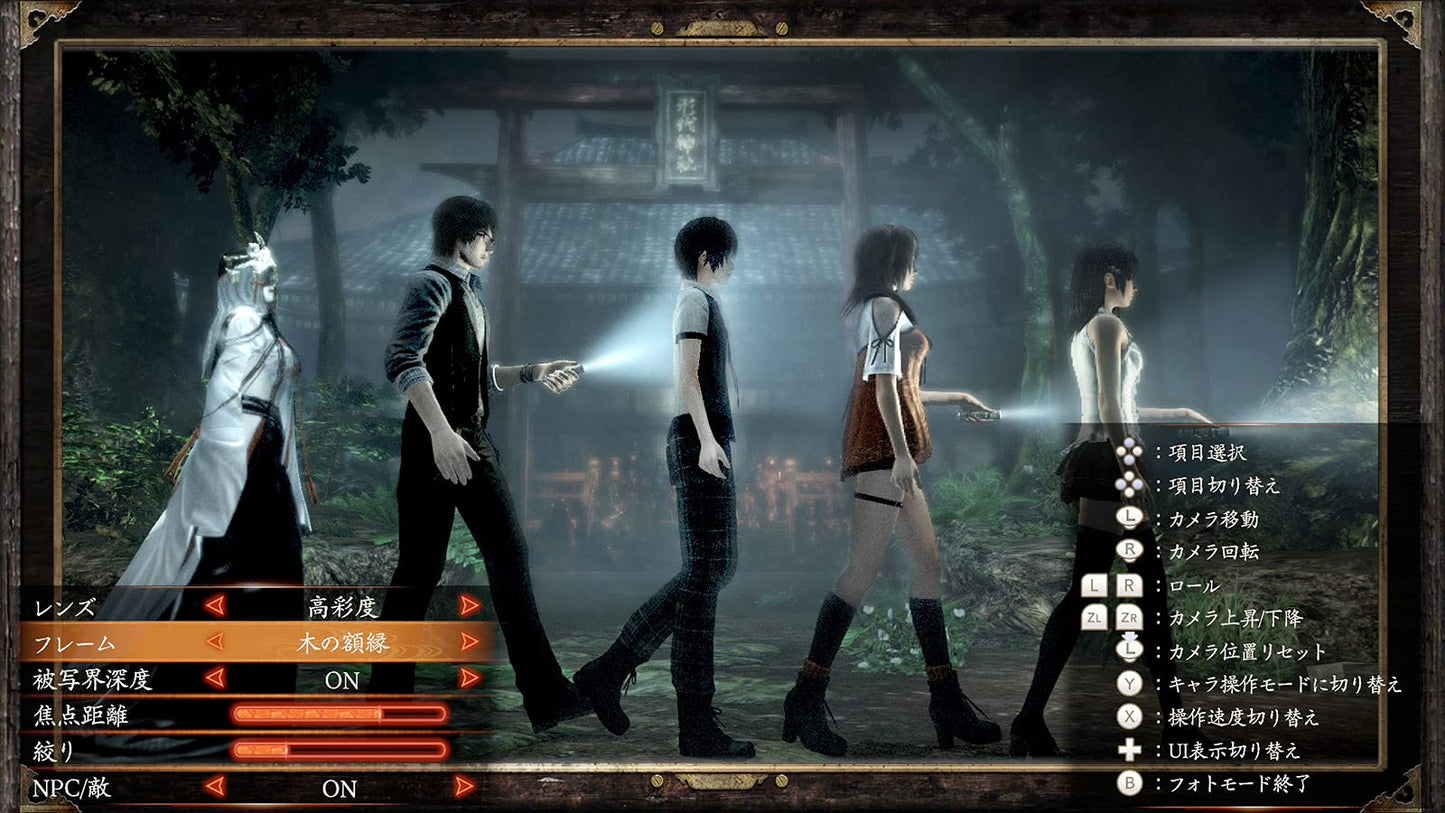Click the ZR button camera up/down icon
Screen dimensions: 1445x813
(x=1130, y=616)
